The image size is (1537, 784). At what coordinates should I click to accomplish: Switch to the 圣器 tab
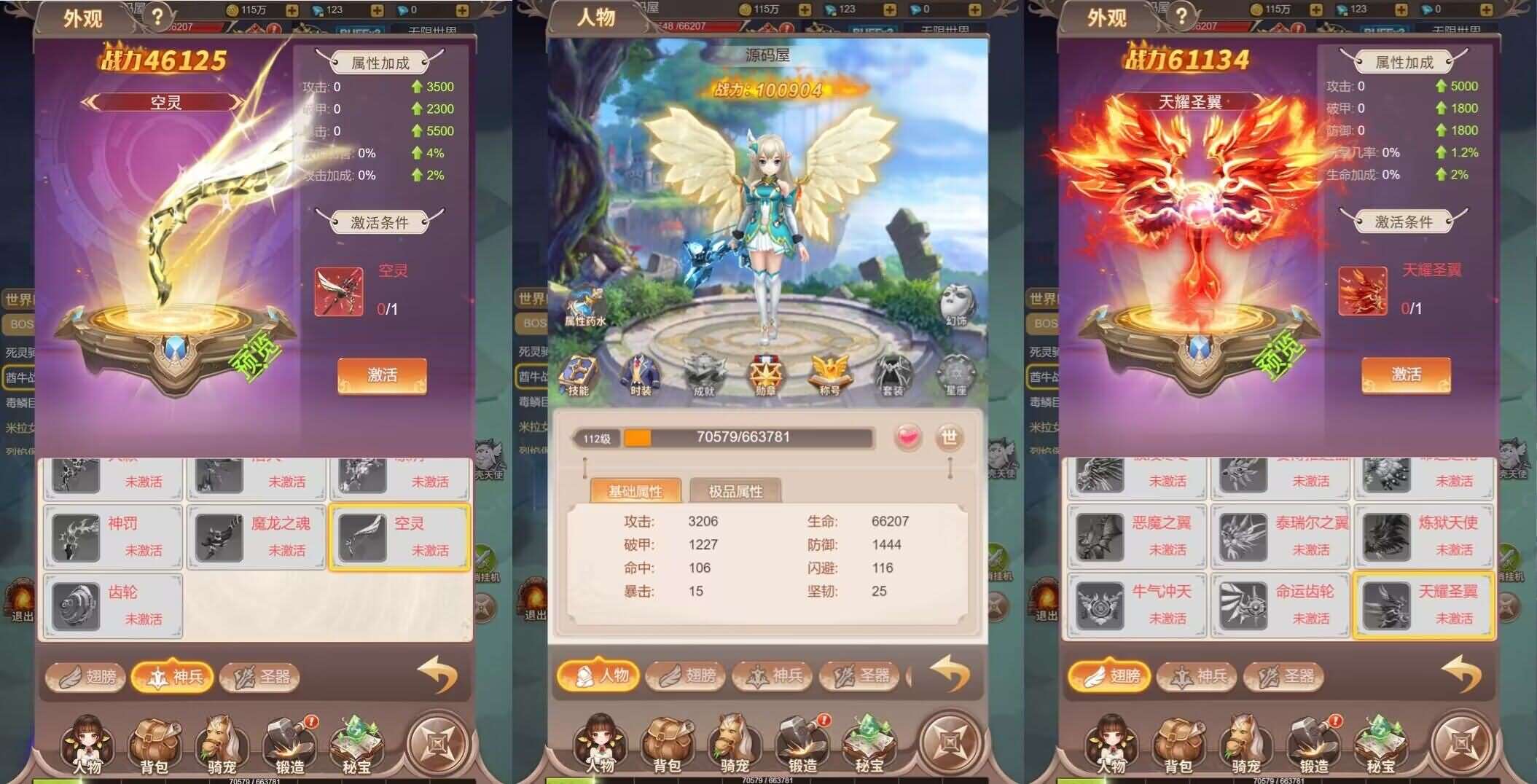(x=259, y=676)
